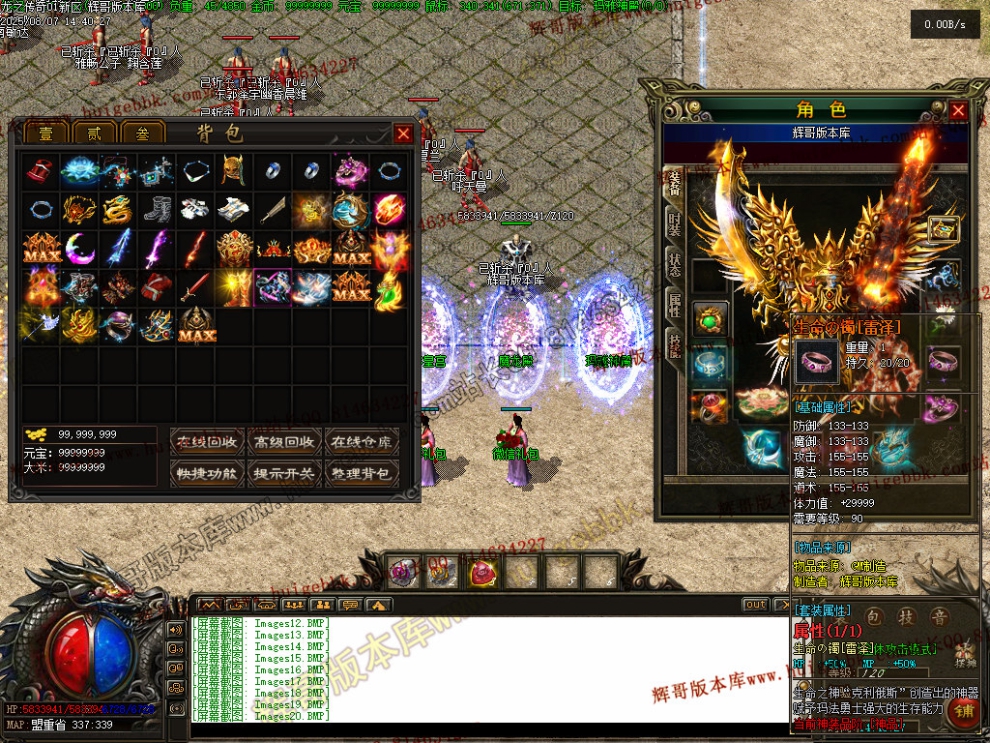Click the chat panel 'out' button

tap(755, 605)
